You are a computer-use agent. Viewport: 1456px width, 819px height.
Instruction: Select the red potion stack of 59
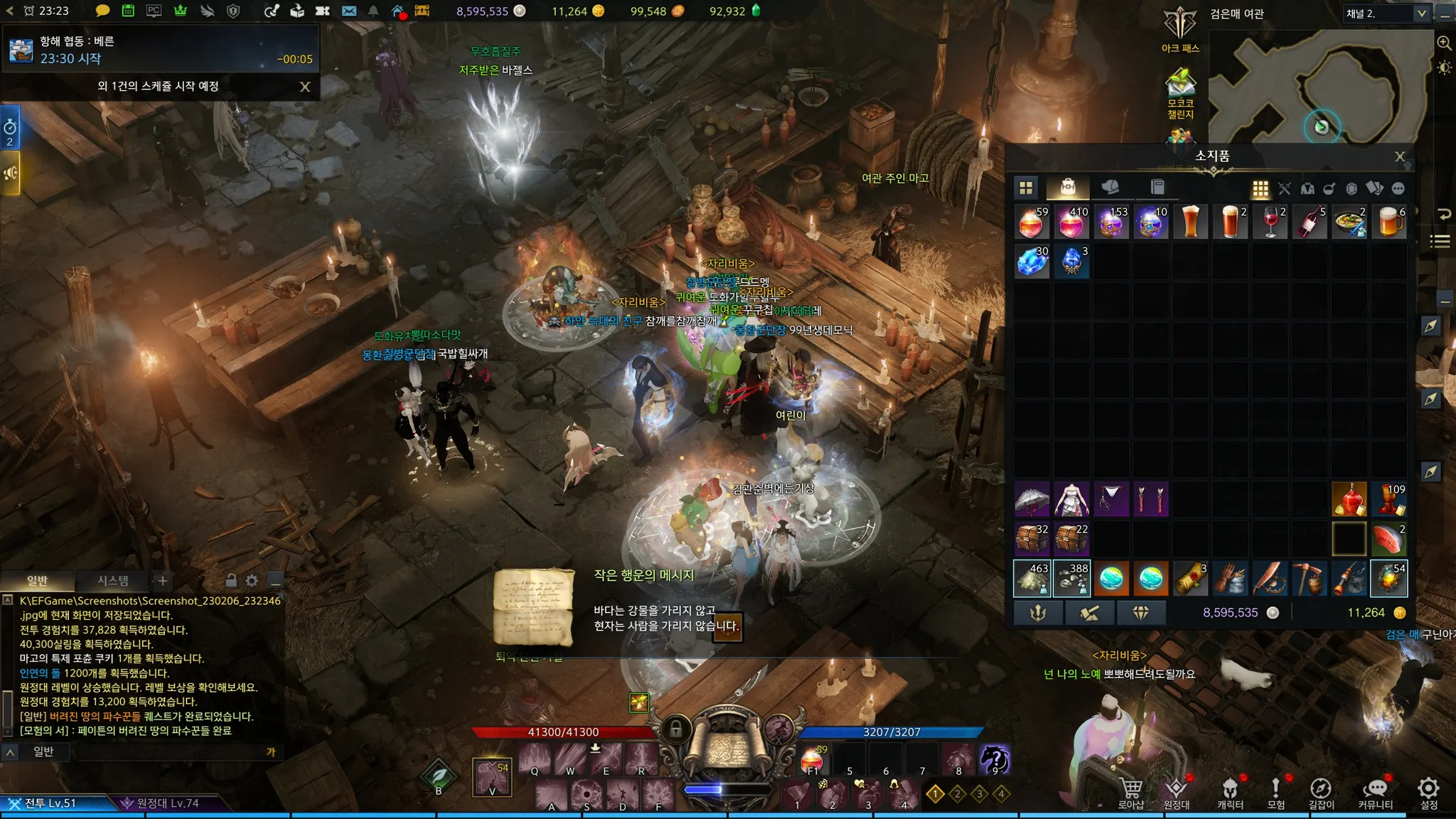1032,223
